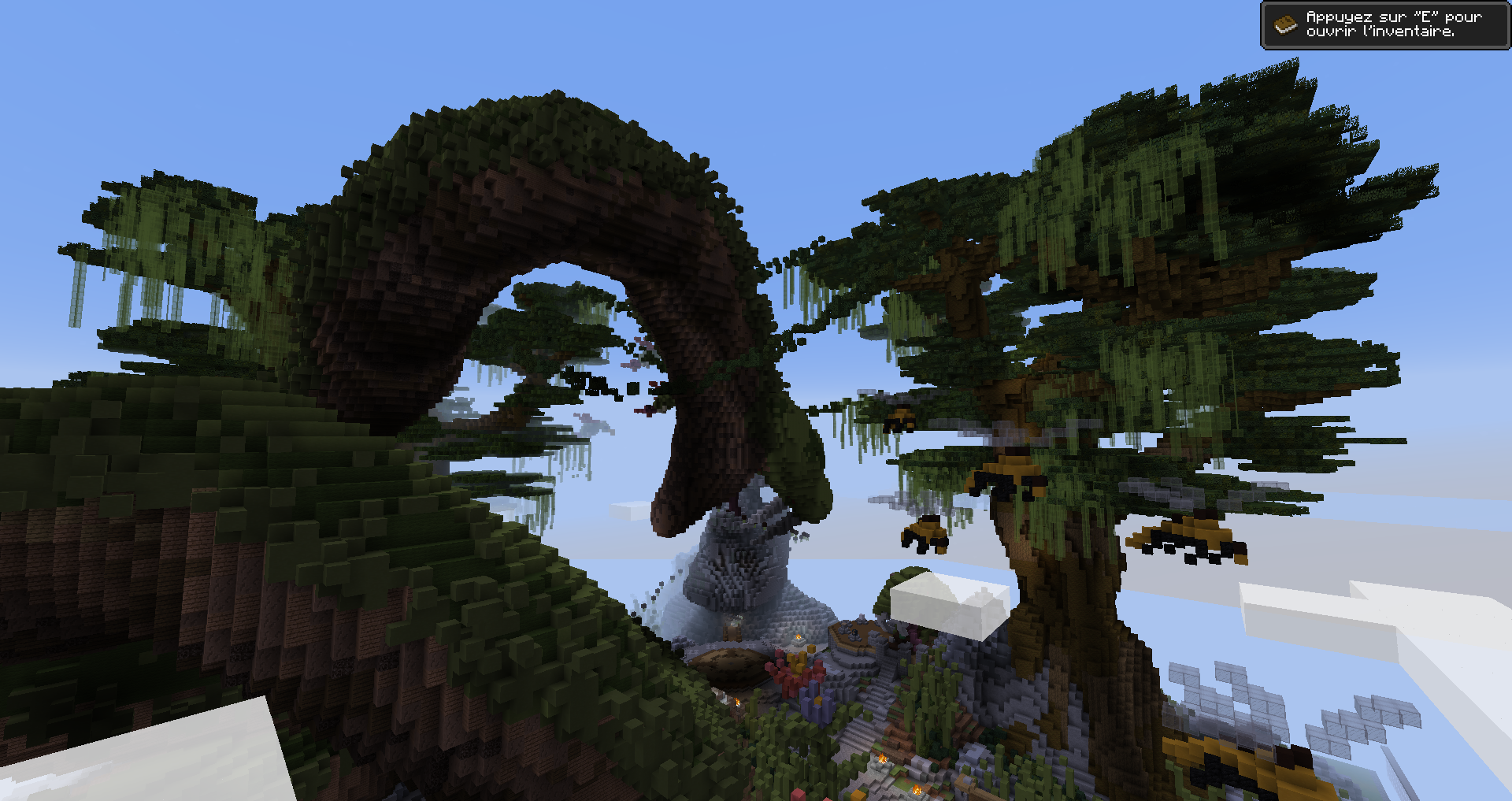The height and width of the screenshot is (801, 1512).
Task: Click the campfire flame near the stairs
Action: [x=882, y=758]
